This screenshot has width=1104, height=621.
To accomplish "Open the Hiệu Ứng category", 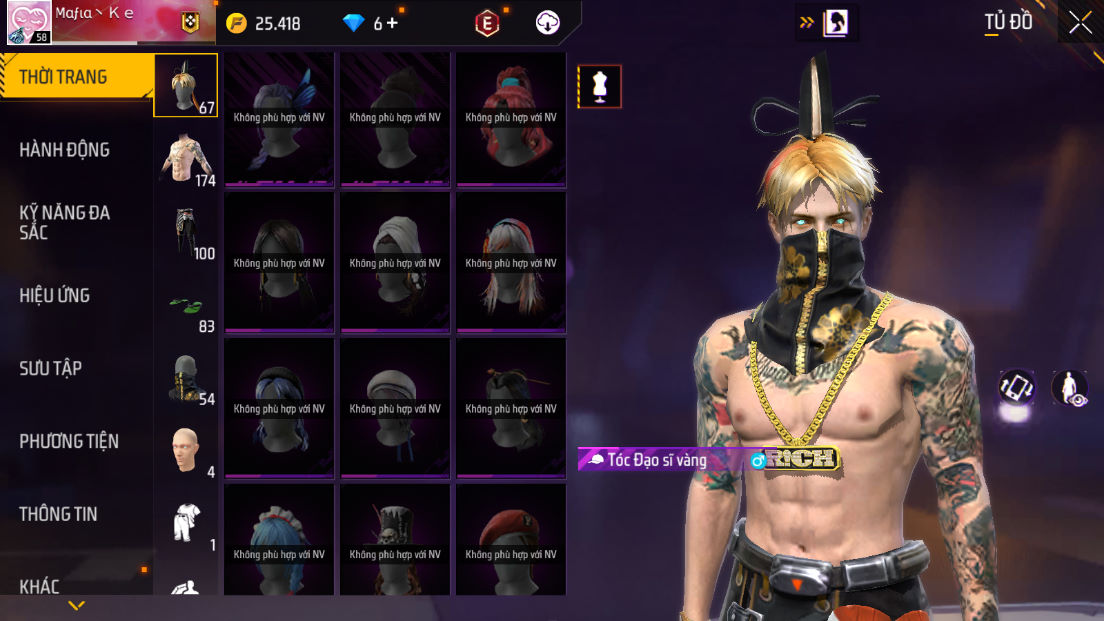I will pyautogui.click(x=55, y=295).
